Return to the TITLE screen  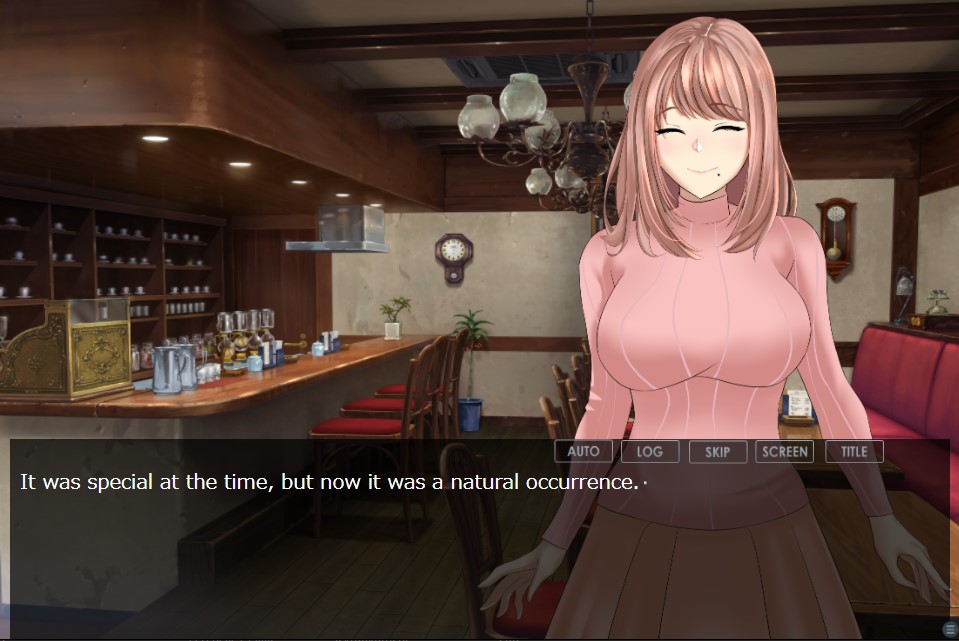[x=854, y=451]
